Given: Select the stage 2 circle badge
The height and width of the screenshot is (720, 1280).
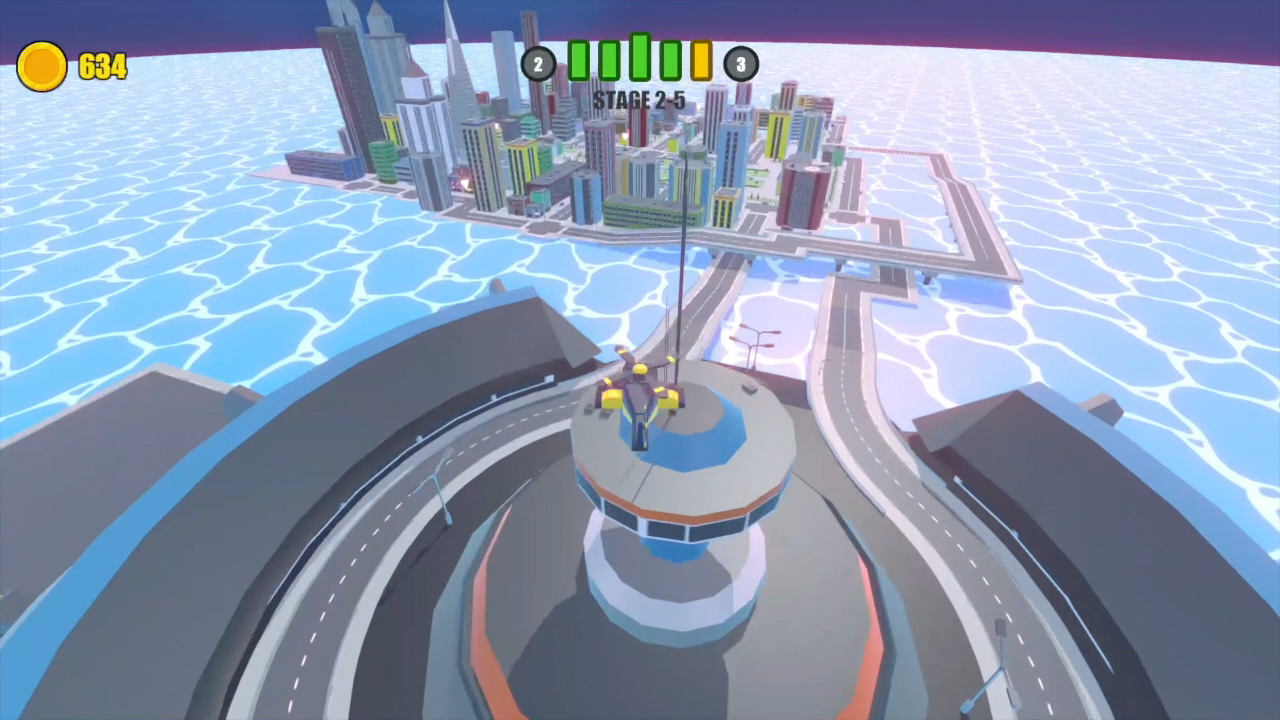Looking at the screenshot, I should [539, 64].
